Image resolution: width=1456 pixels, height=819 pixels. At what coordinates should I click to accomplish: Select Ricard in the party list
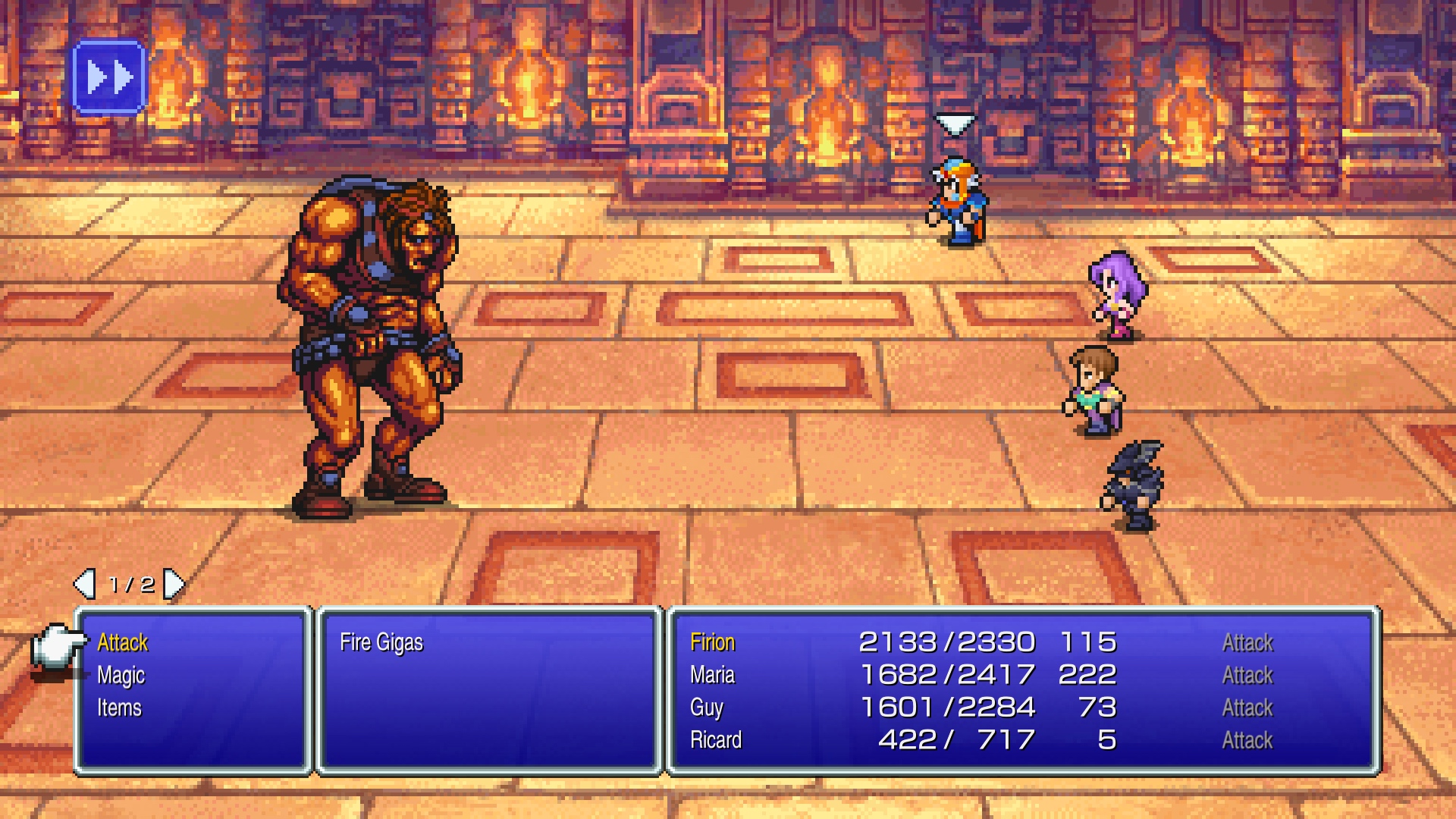[x=716, y=740]
